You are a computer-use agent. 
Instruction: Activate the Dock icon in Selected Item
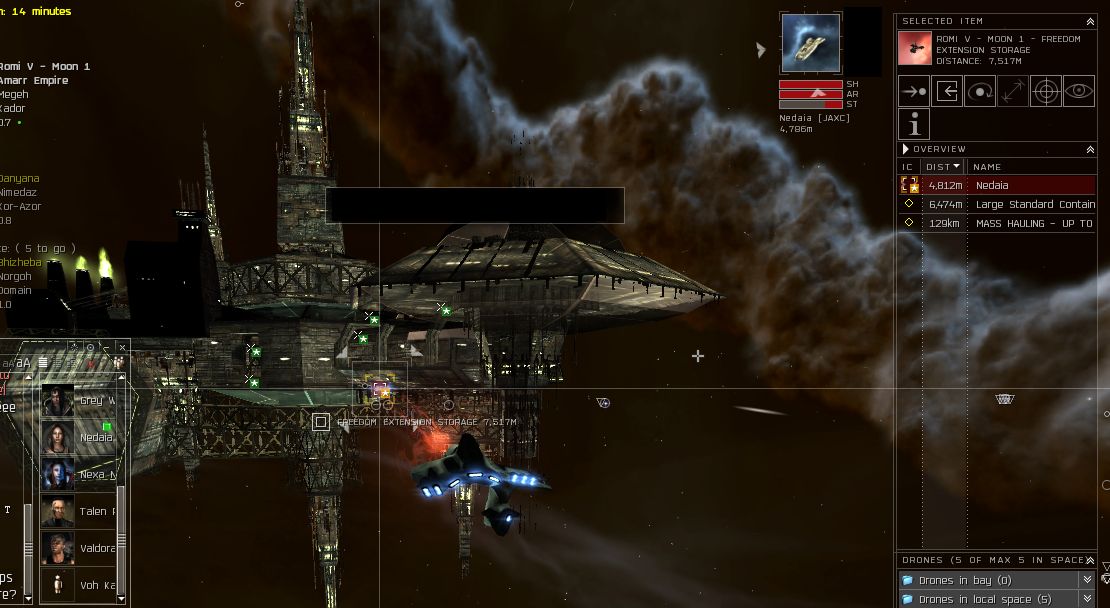(x=947, y=91)
